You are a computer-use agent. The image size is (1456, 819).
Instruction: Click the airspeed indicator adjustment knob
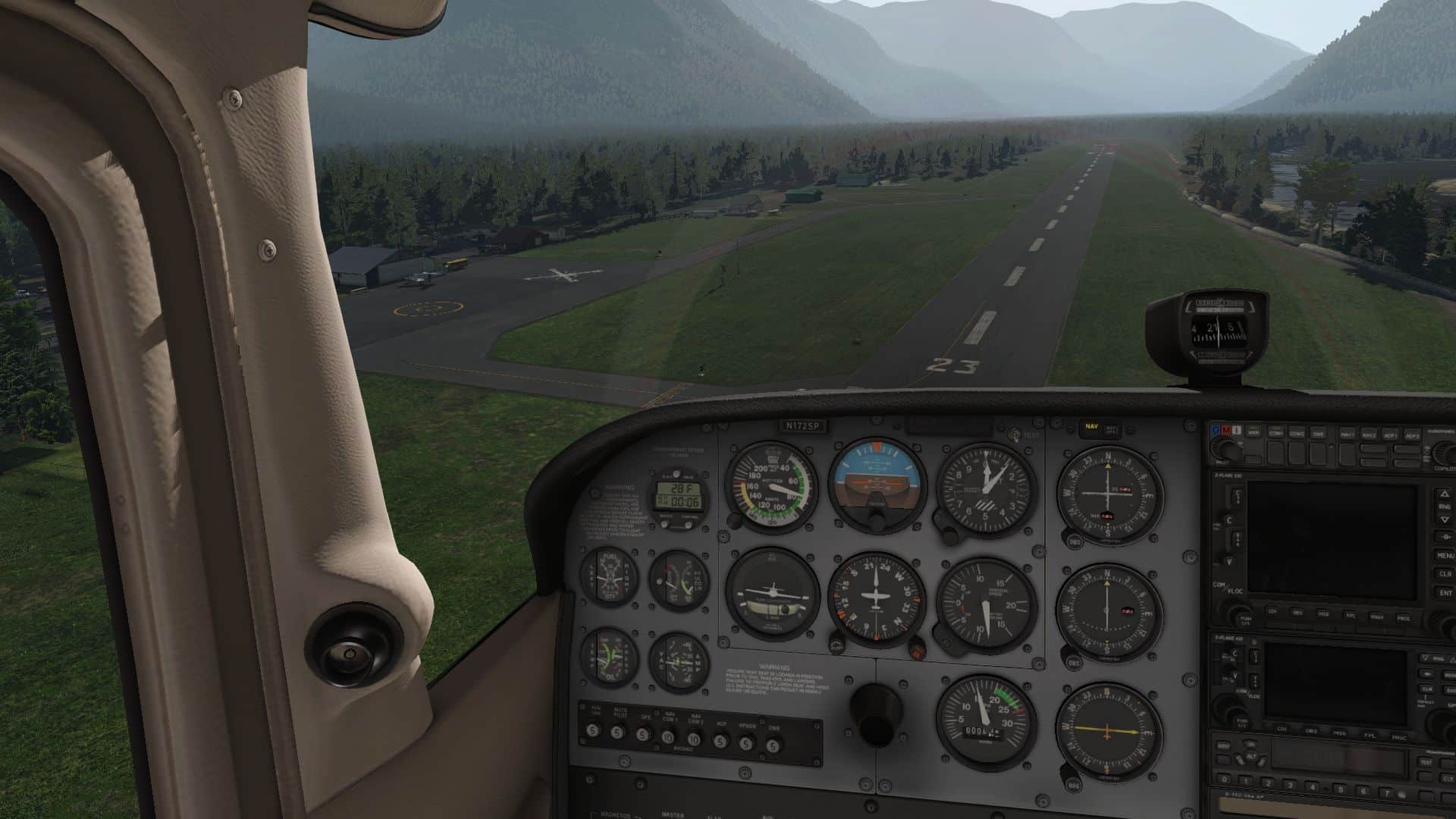coord(734,521)
